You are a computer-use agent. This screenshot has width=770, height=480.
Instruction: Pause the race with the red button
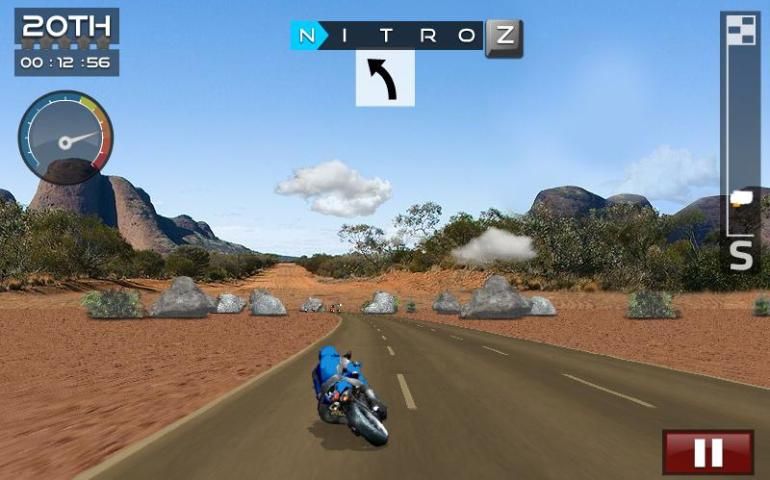click(x=708, y=452)
